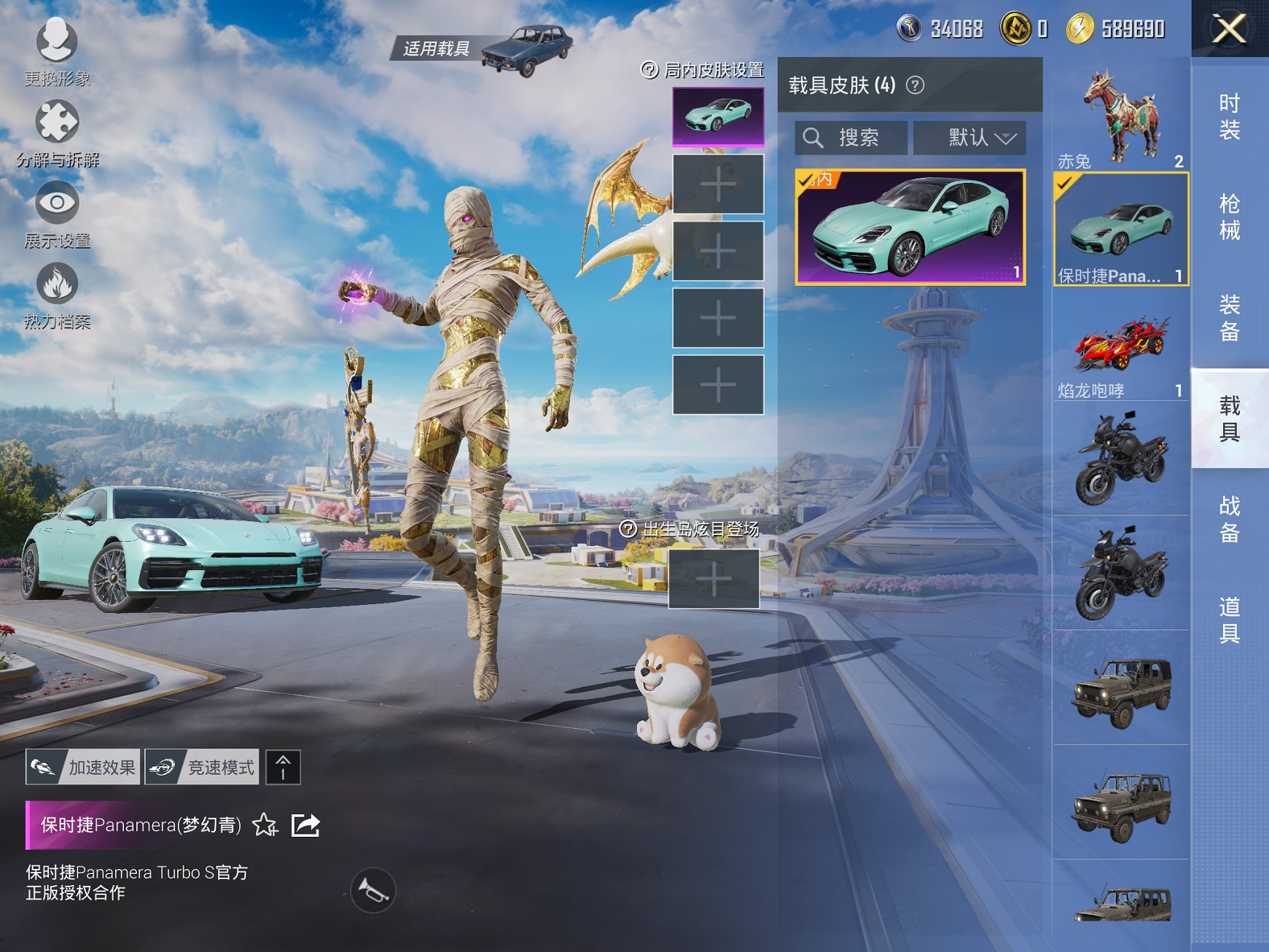This screenshot has height=952, width=1269.
Task: Select the 焰龙咆哮 vehicle thumbnail
Action: click(1119, 343)
